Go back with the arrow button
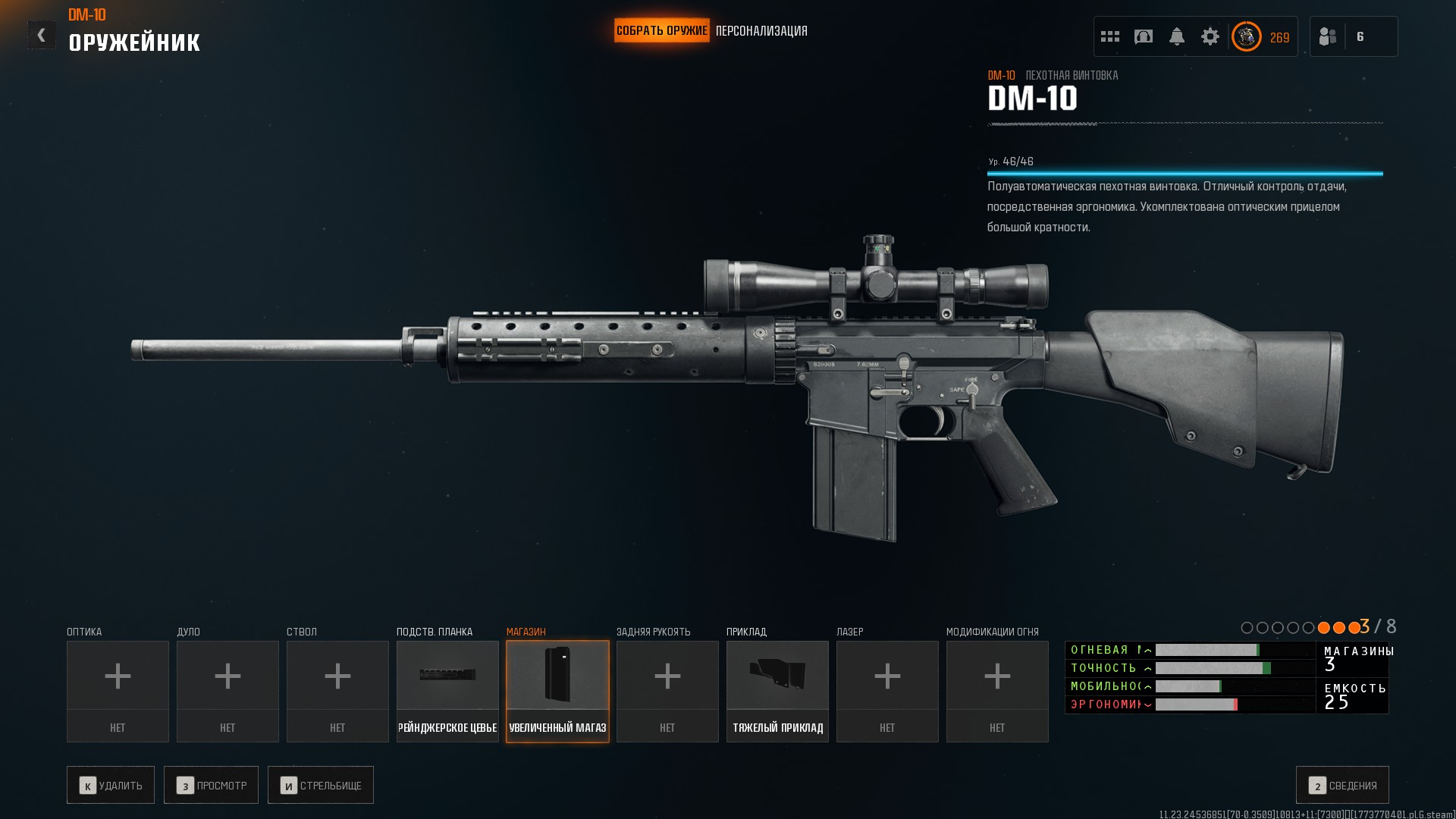The height and width of the screenshot is (819, 1456). [x=42, y=35]
